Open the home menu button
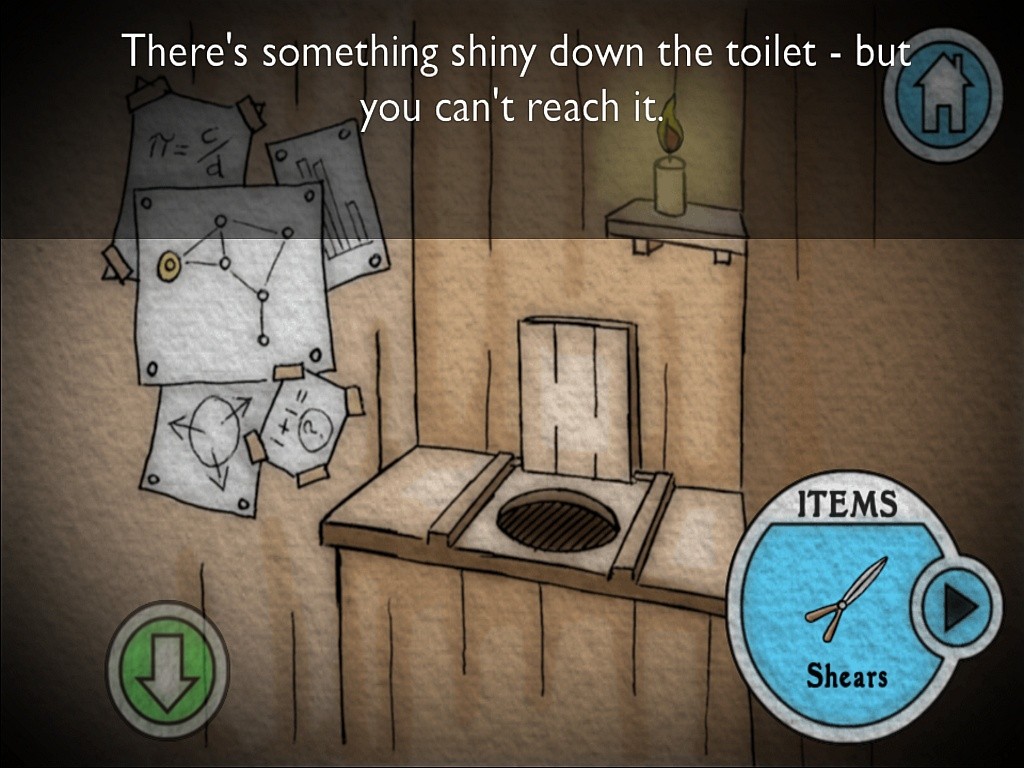1024x768 pixels. 944,93
